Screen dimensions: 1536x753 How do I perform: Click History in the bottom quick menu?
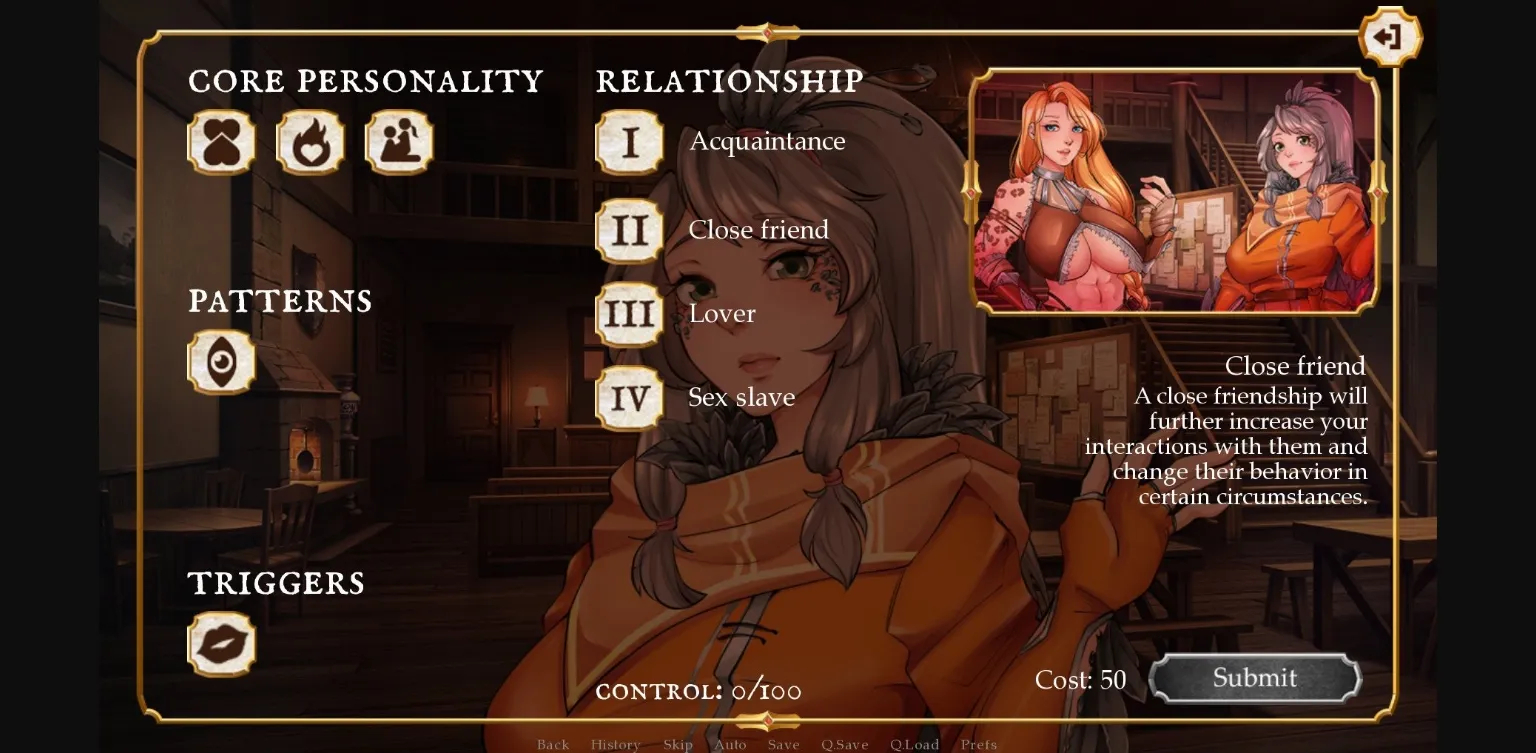tap(616, 744)
